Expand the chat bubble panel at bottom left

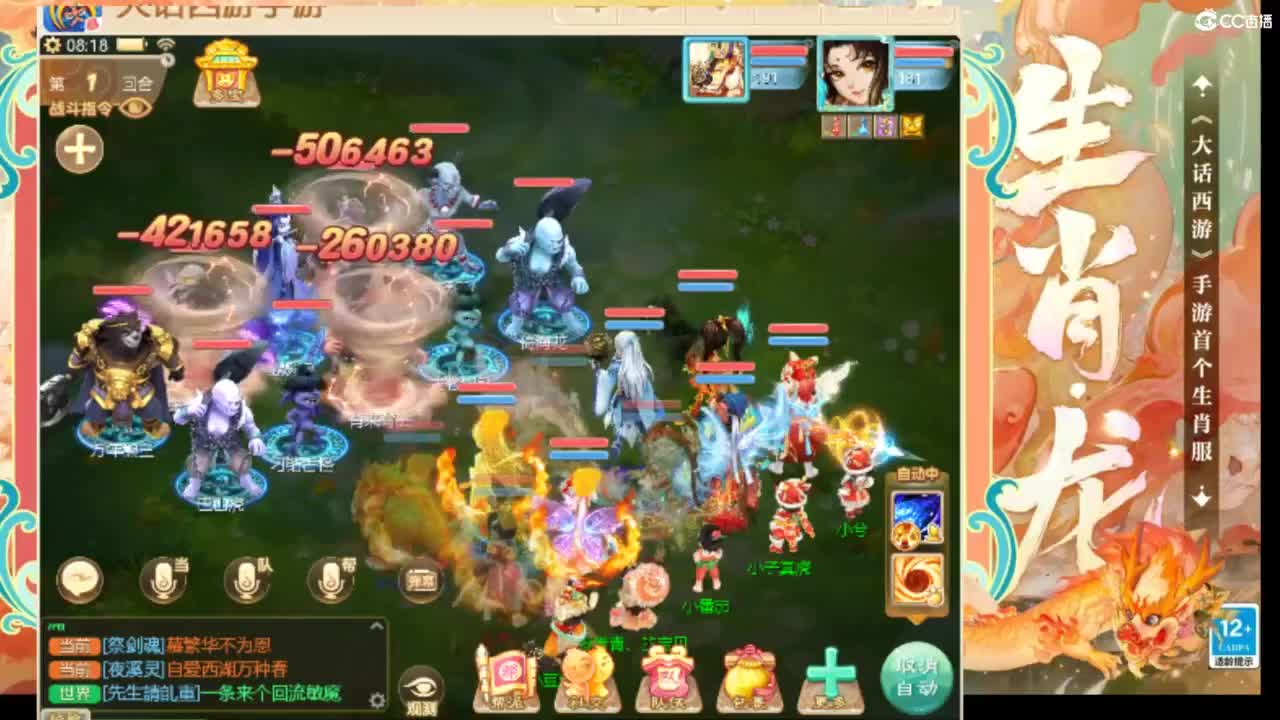(78, 578)
